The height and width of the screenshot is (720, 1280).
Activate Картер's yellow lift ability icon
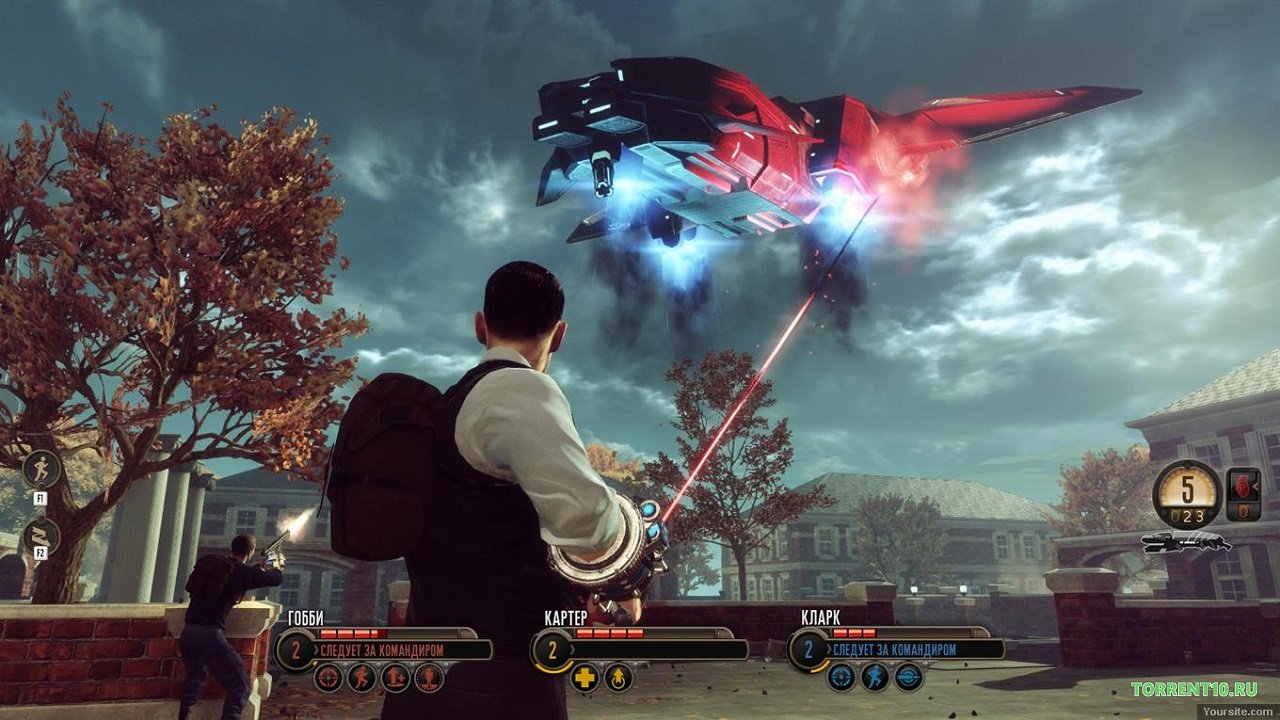pyautogui.click(x=618, y=678)
